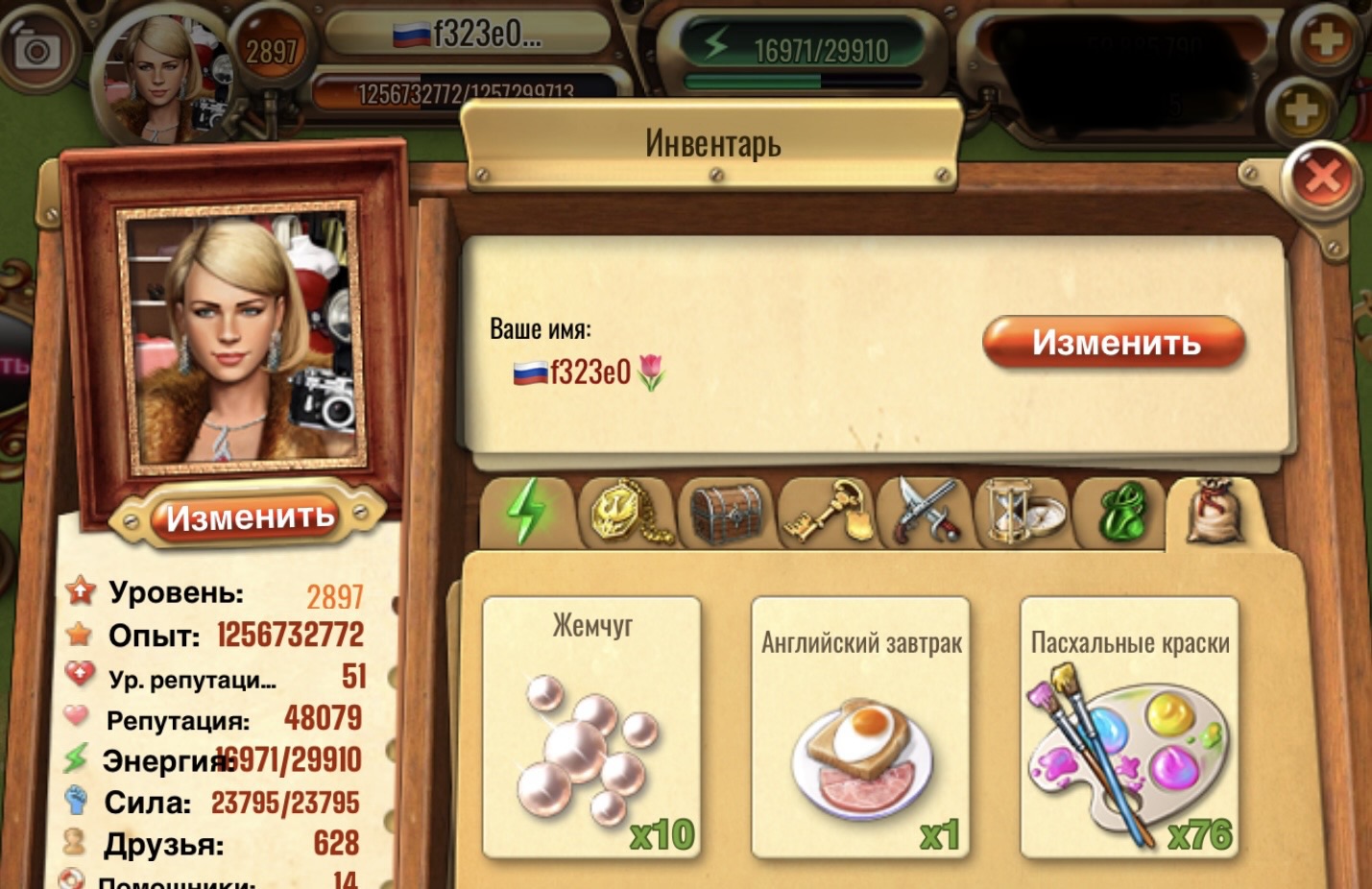Close the inventory window
This screenshot has height=889, width=1372.
point(1322,177)
